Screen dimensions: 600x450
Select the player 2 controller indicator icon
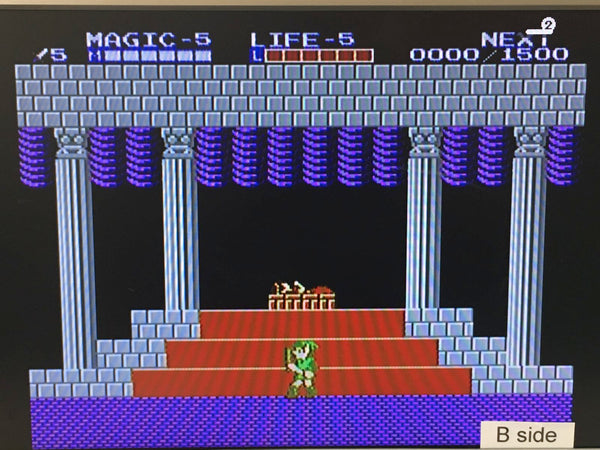pyautogui.click(x=546, y=24)
